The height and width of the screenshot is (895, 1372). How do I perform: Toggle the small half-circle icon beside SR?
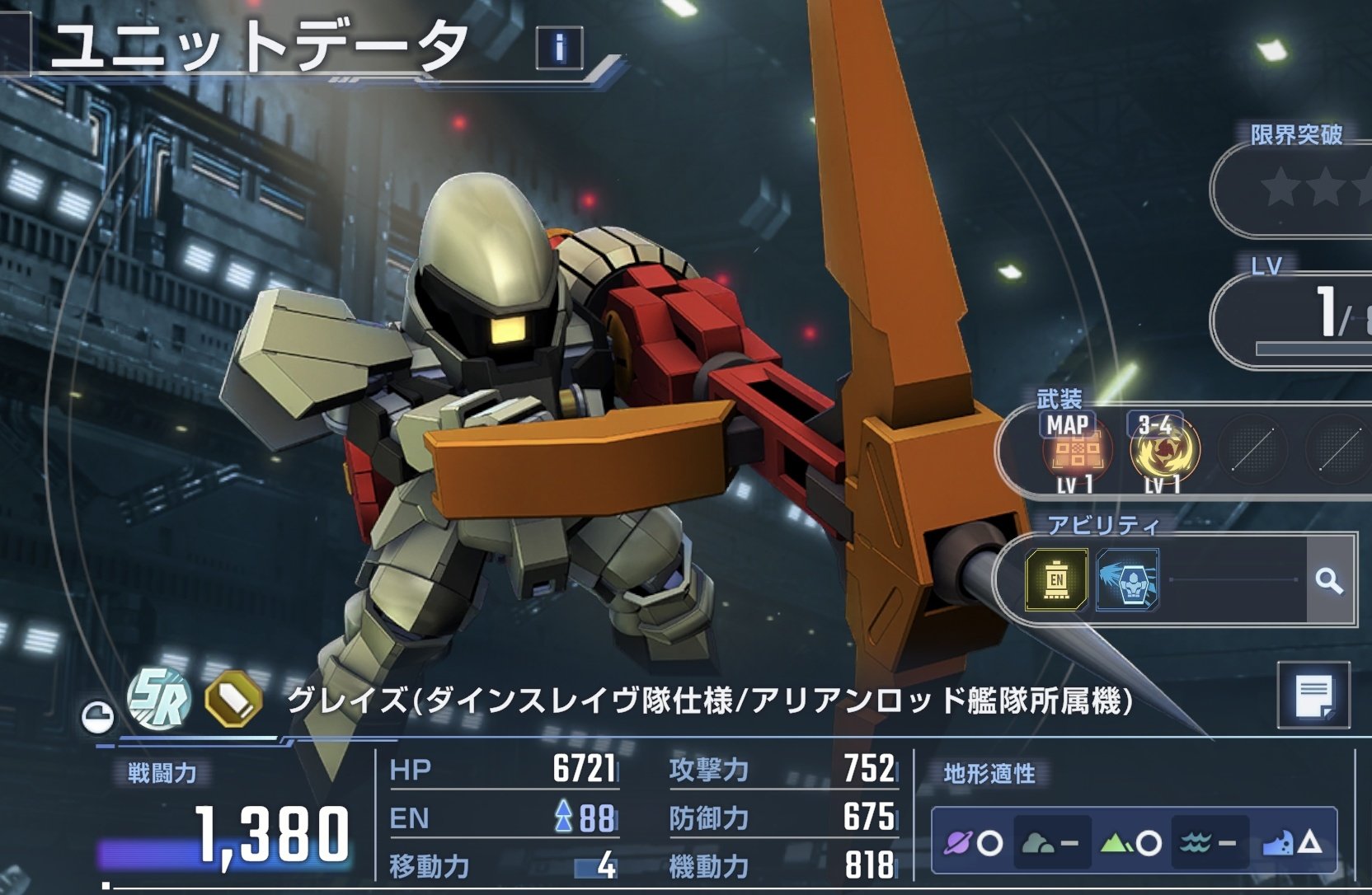[97, 716]
